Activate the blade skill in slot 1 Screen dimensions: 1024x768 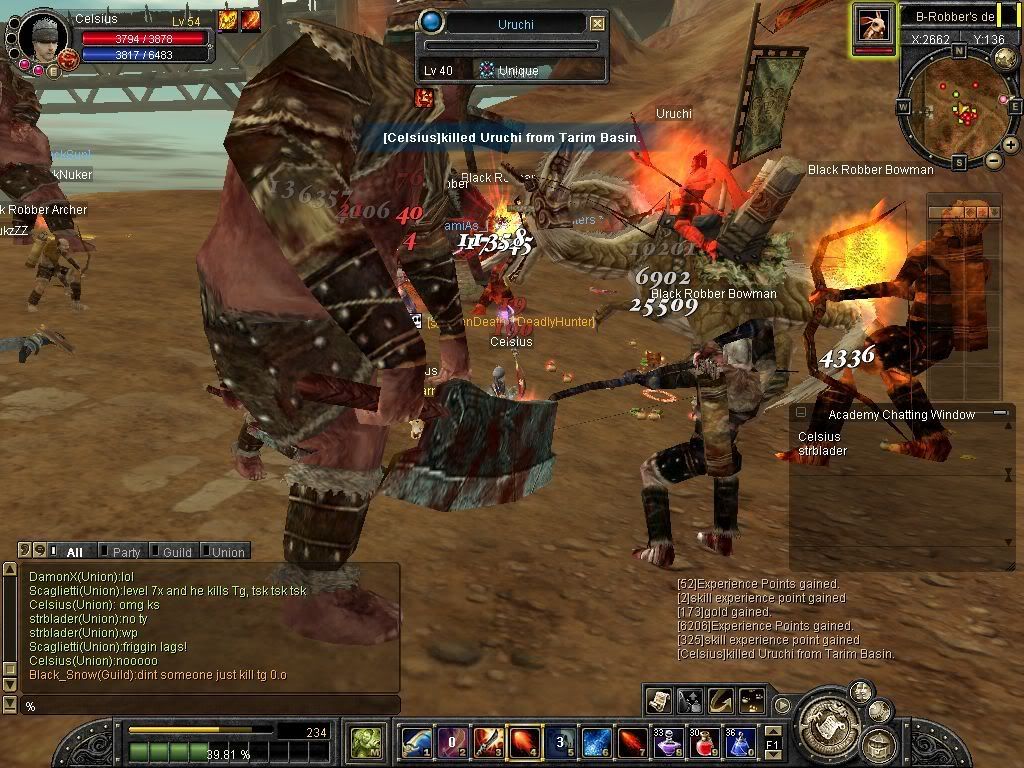[x=416, y=743]
